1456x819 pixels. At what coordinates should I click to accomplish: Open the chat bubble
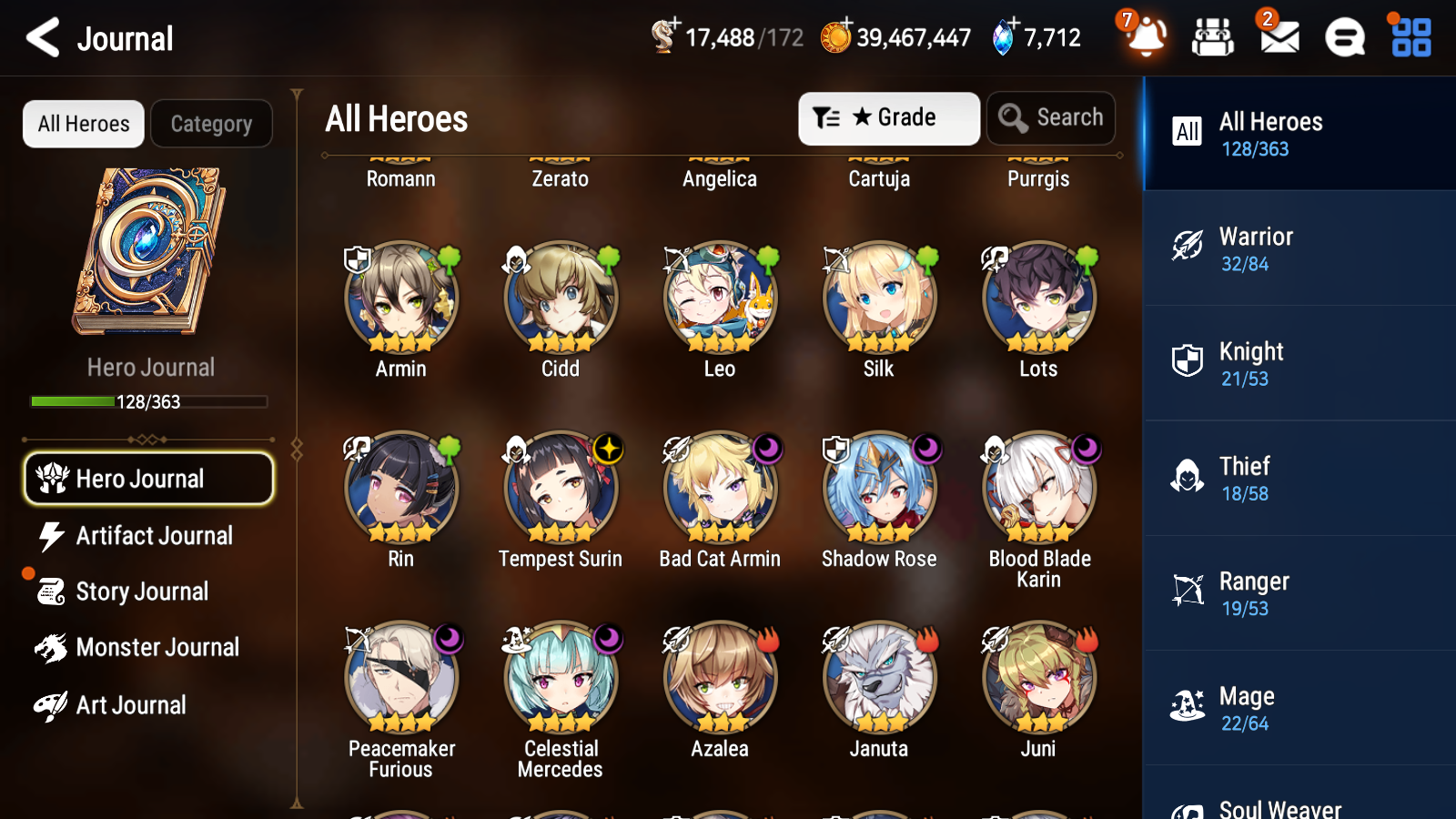[x=1343, y=38]
